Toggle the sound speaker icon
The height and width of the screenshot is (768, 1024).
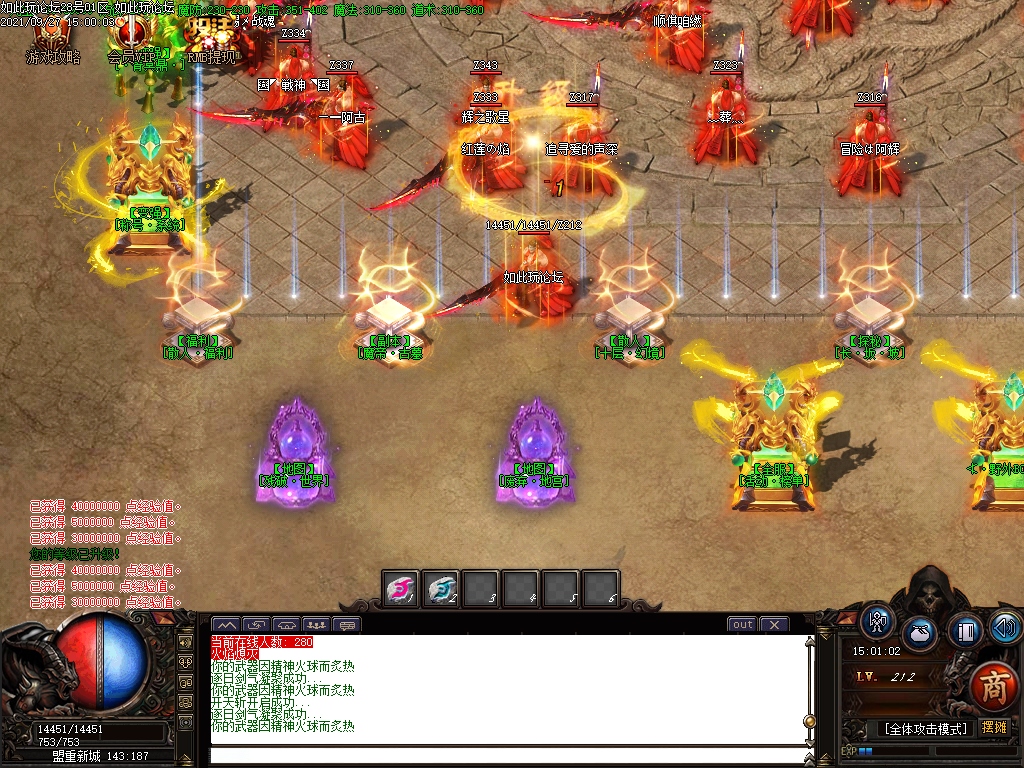[x=1005, y=627]
